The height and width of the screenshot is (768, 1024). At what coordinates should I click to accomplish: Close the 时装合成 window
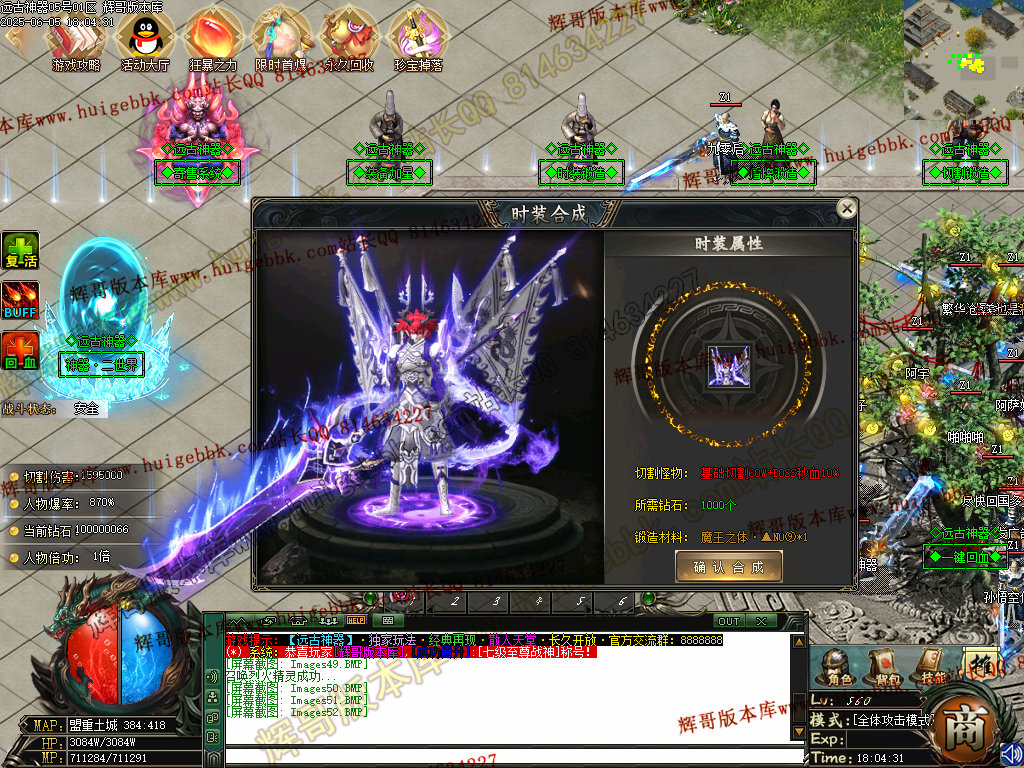(847, 209)
